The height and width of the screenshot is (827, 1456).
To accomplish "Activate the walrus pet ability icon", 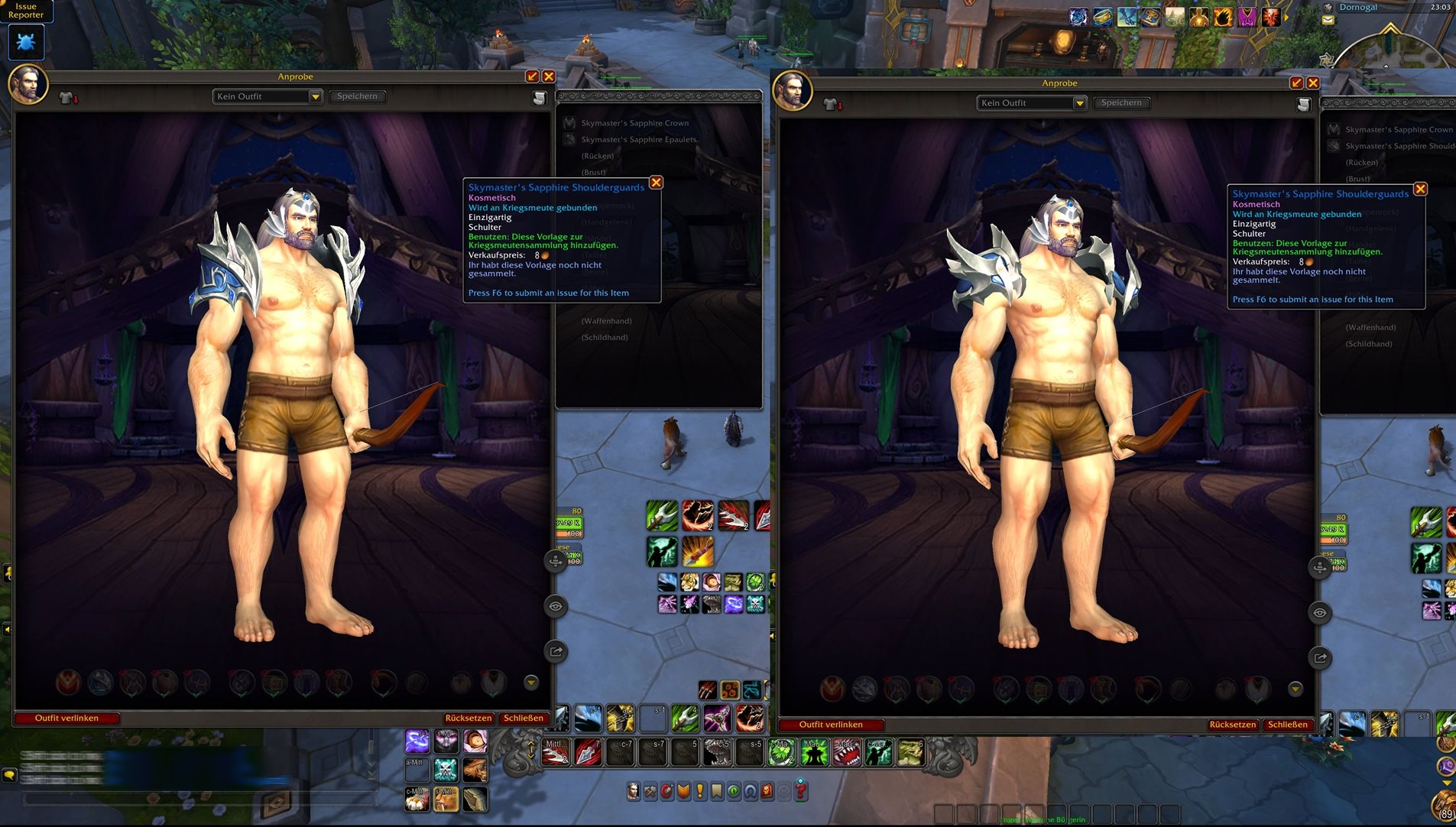I will [x=446, y=799].
